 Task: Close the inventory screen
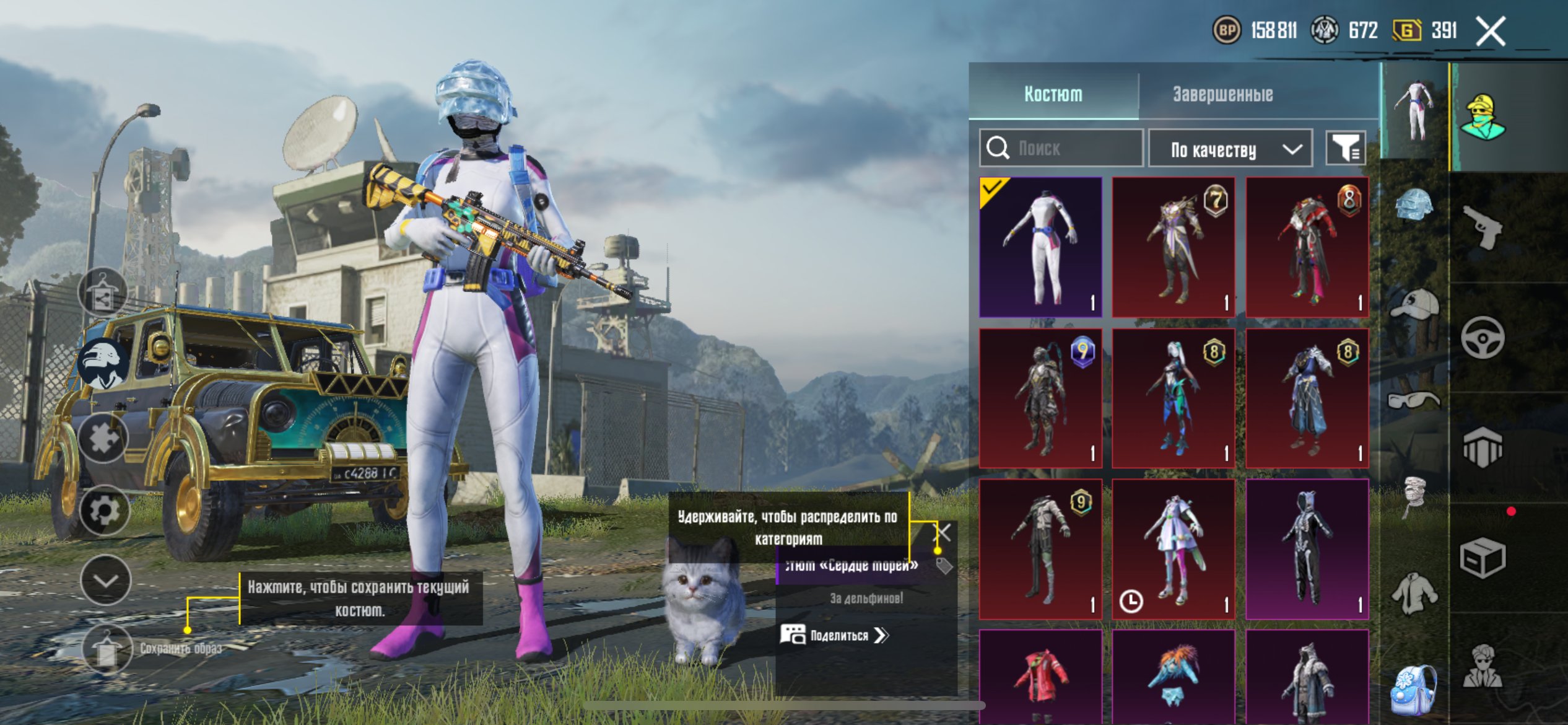point(1490,31)
